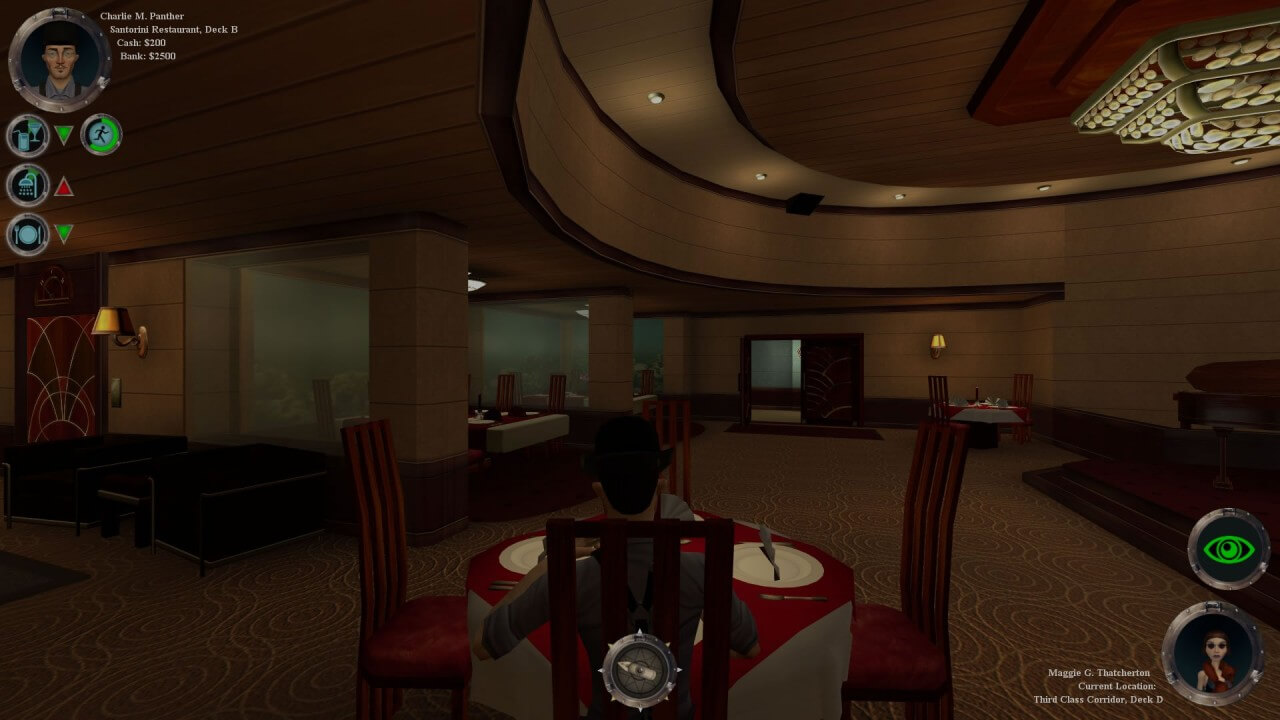Viewport: 1280px width, 720px height.
Task: Select the hunger plate icon
Action: point(27,234)
